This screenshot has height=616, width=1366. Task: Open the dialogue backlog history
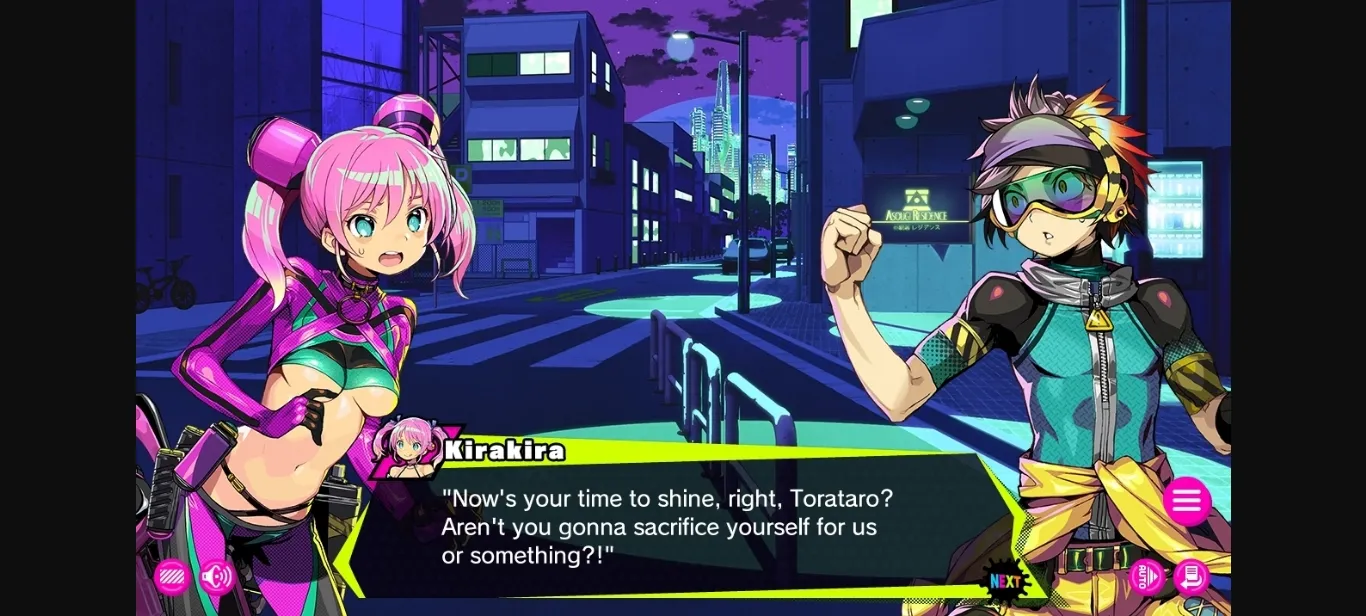[x=1191, y=577]
